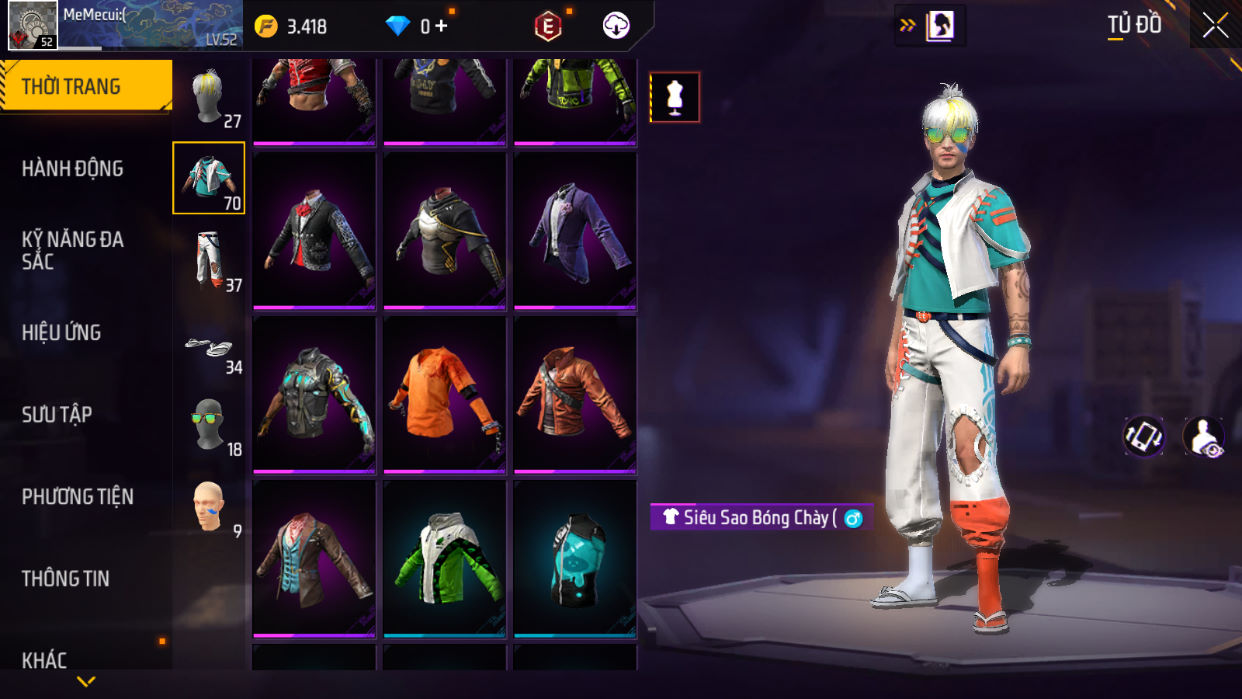
Task: Switch to the HÀNH ĐỘNG tab
Action: point(73,169)
